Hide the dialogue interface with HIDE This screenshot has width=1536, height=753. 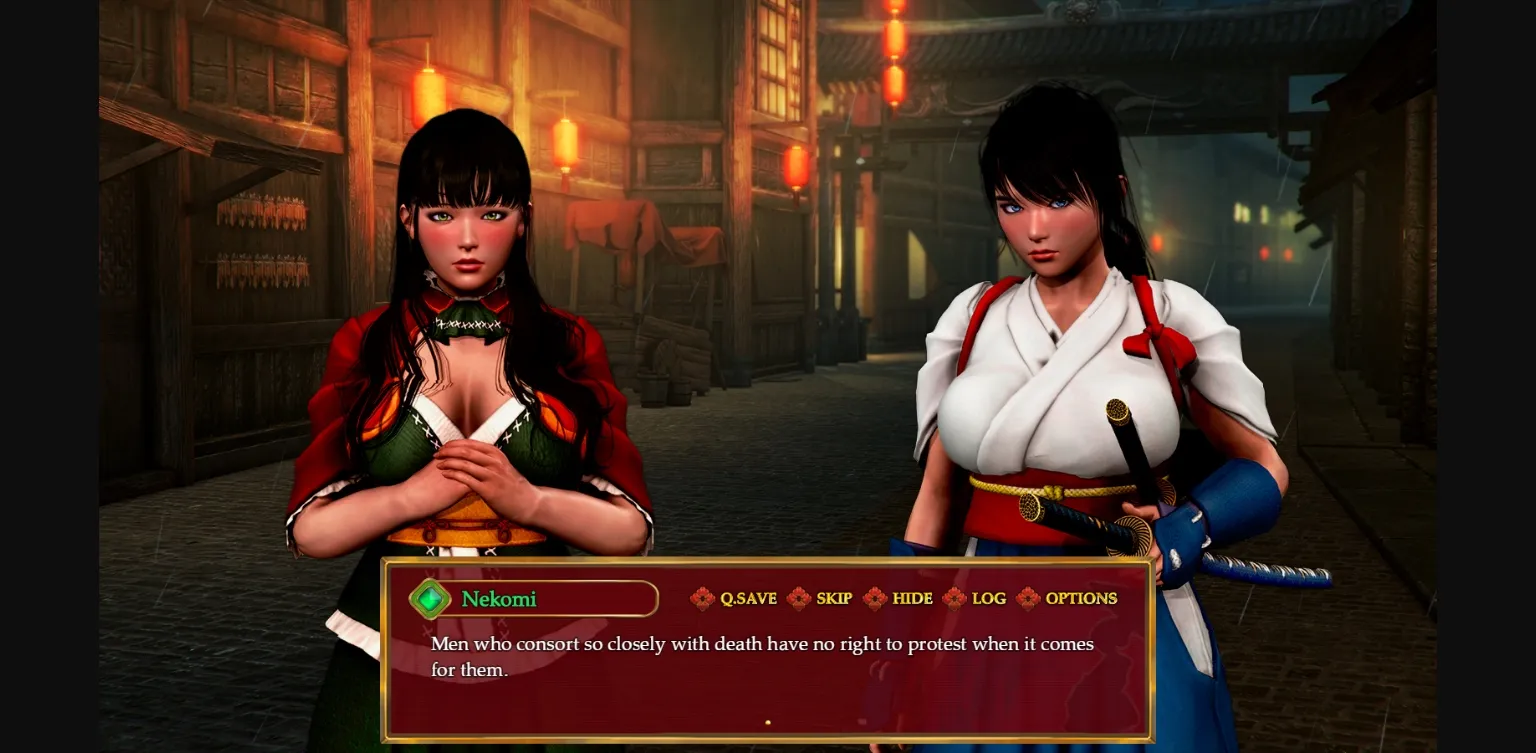[910, 598]
